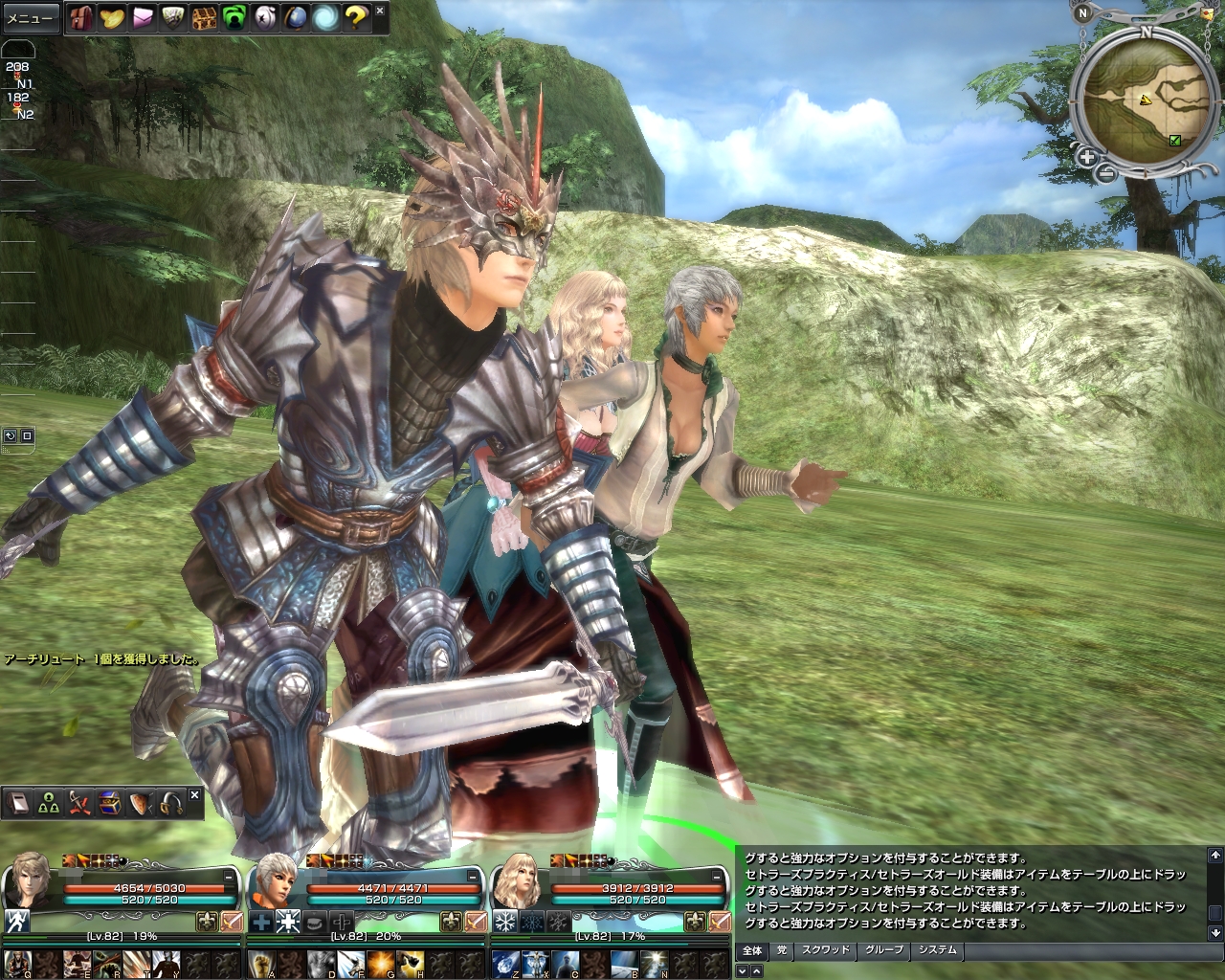This screenshot has width=1225, height=980.
Task: Select the スクワッド chat tab
Action: pos(825,950)
